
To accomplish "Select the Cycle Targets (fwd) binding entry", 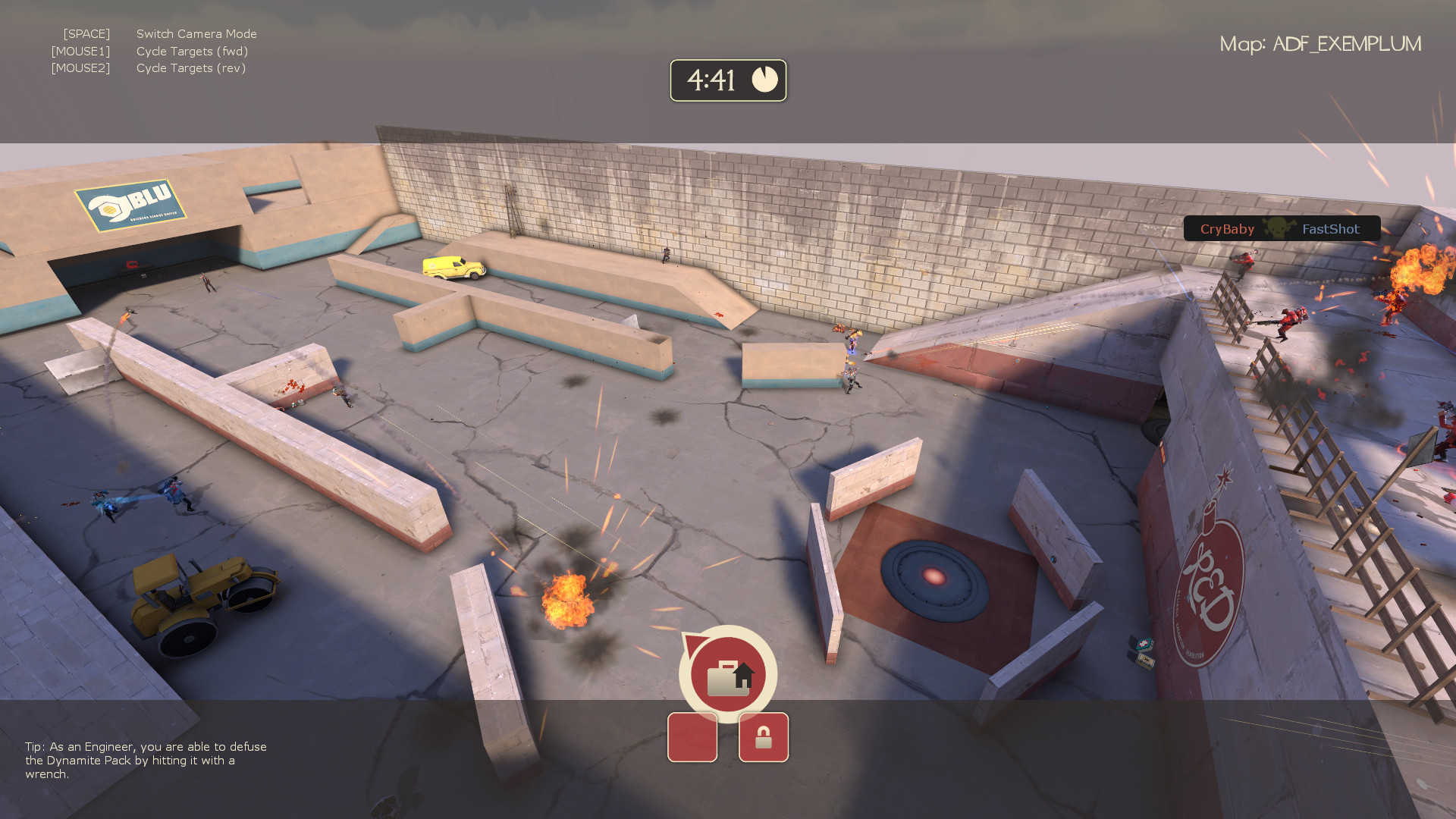I will pyautogui.click(x=192, y=51).
